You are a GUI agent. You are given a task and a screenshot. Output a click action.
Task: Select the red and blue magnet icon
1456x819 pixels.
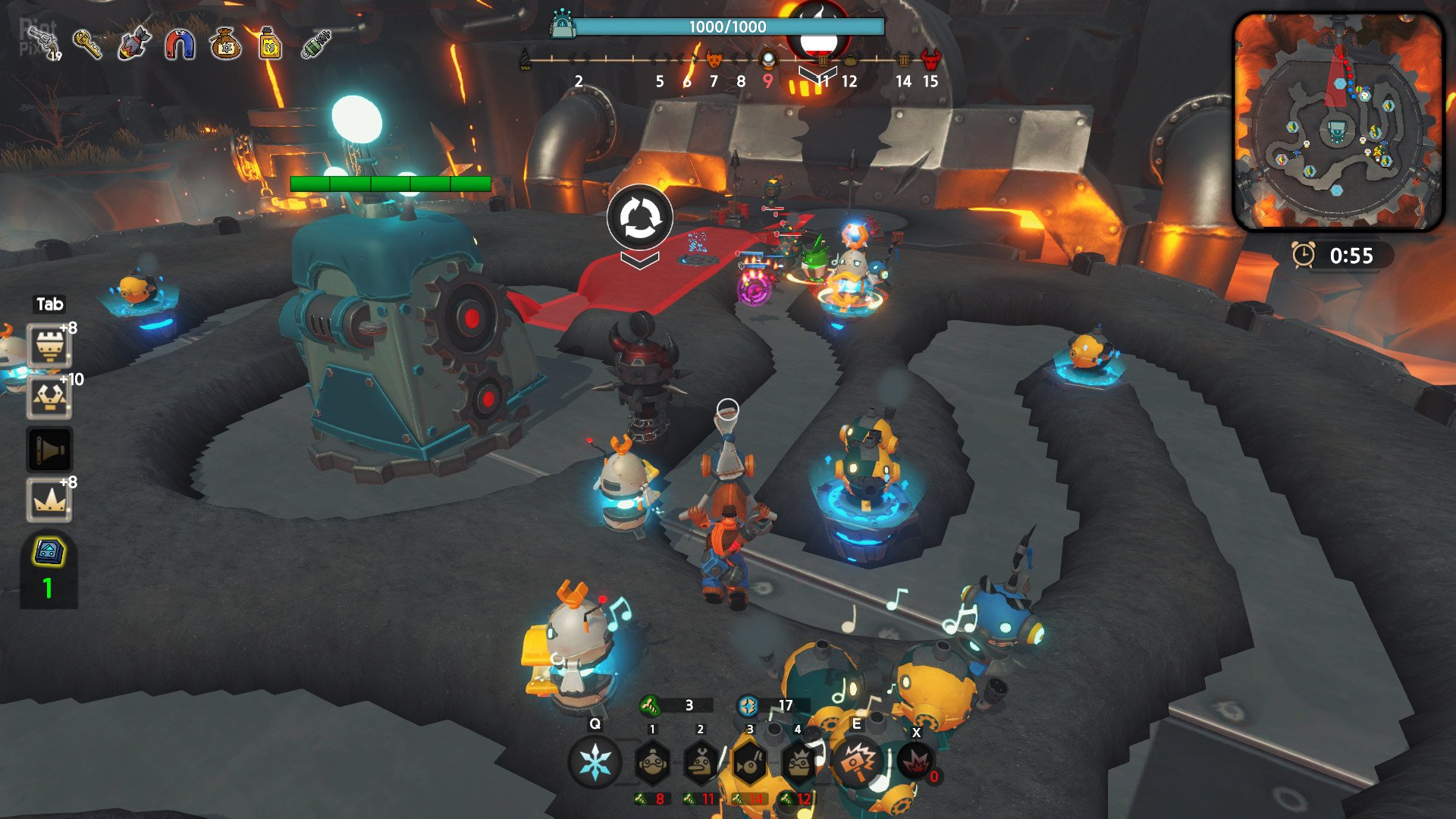[x=180, y=44]
